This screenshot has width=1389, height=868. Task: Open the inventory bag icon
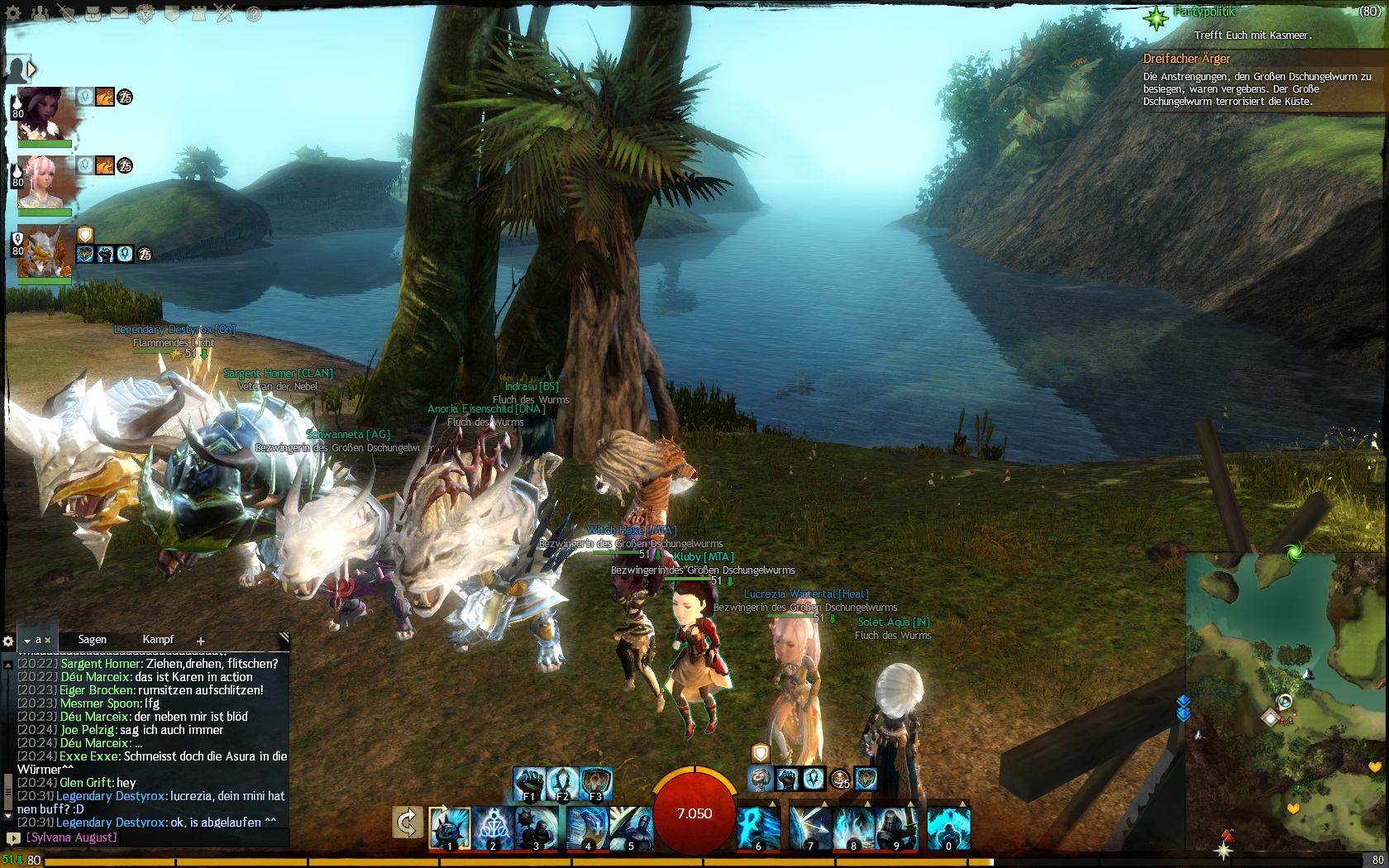[93, 13]
